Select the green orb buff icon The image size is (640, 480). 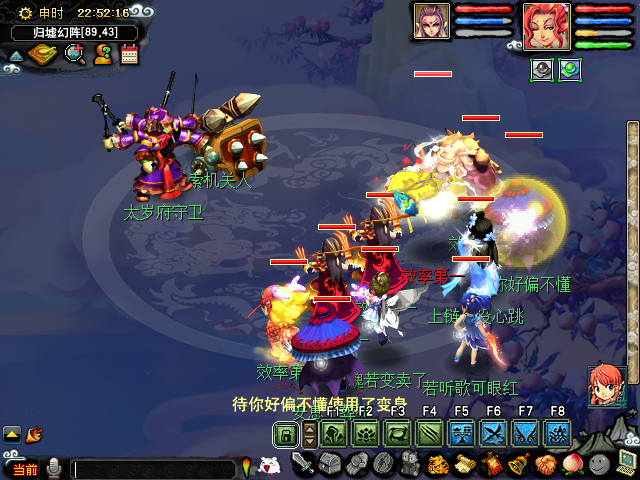tap(569, 69)
